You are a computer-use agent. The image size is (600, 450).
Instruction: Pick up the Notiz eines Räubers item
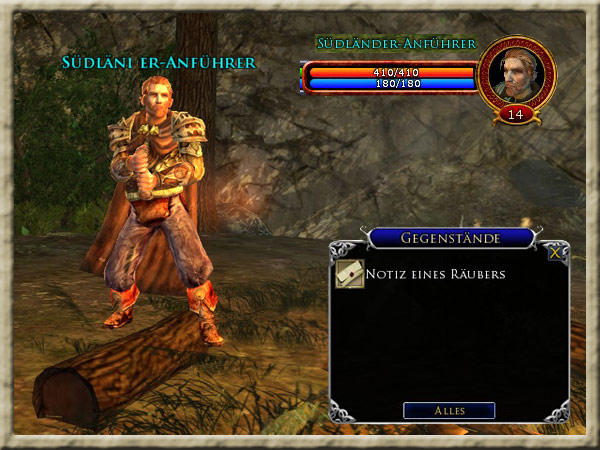pyautogui.click(x=349, y=274)
